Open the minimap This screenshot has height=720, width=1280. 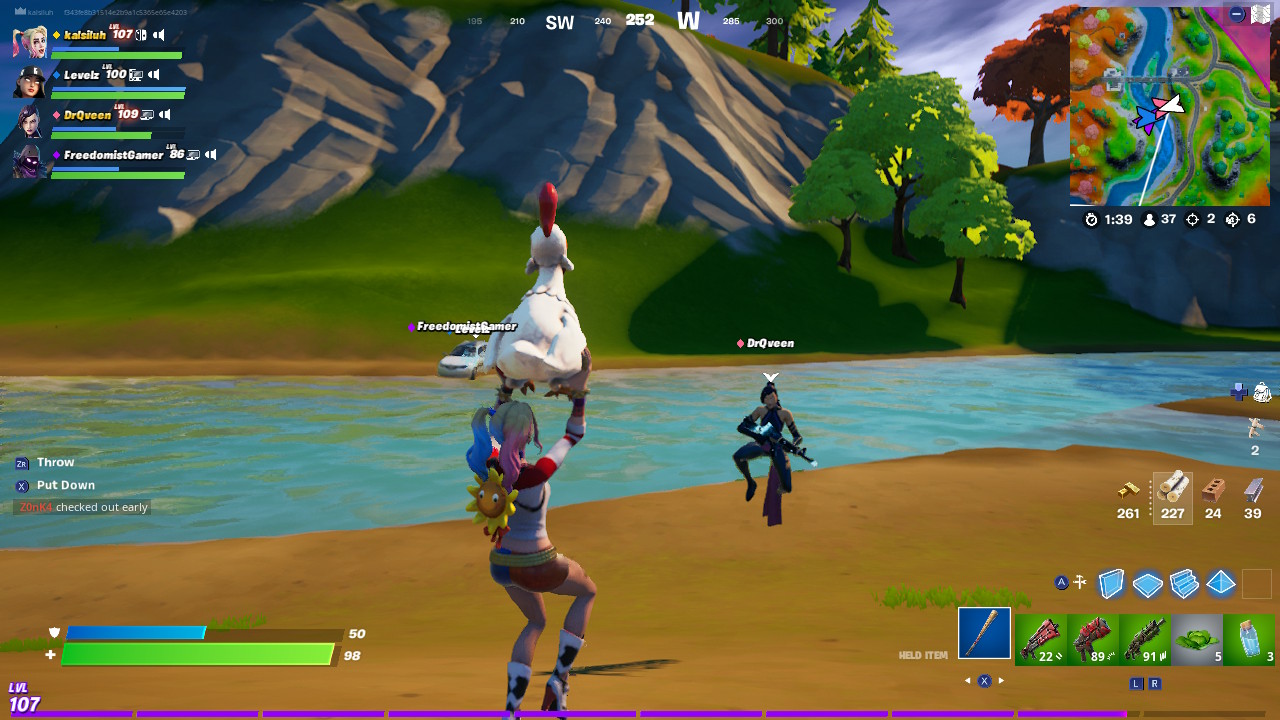(x=1168, y=105)
